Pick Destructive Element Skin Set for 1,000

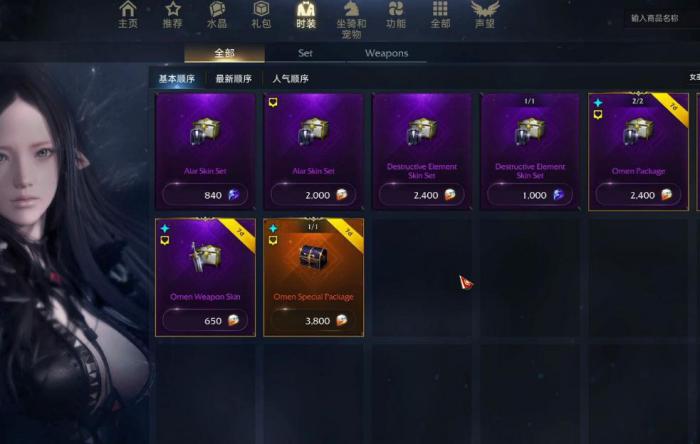point(529,151)
